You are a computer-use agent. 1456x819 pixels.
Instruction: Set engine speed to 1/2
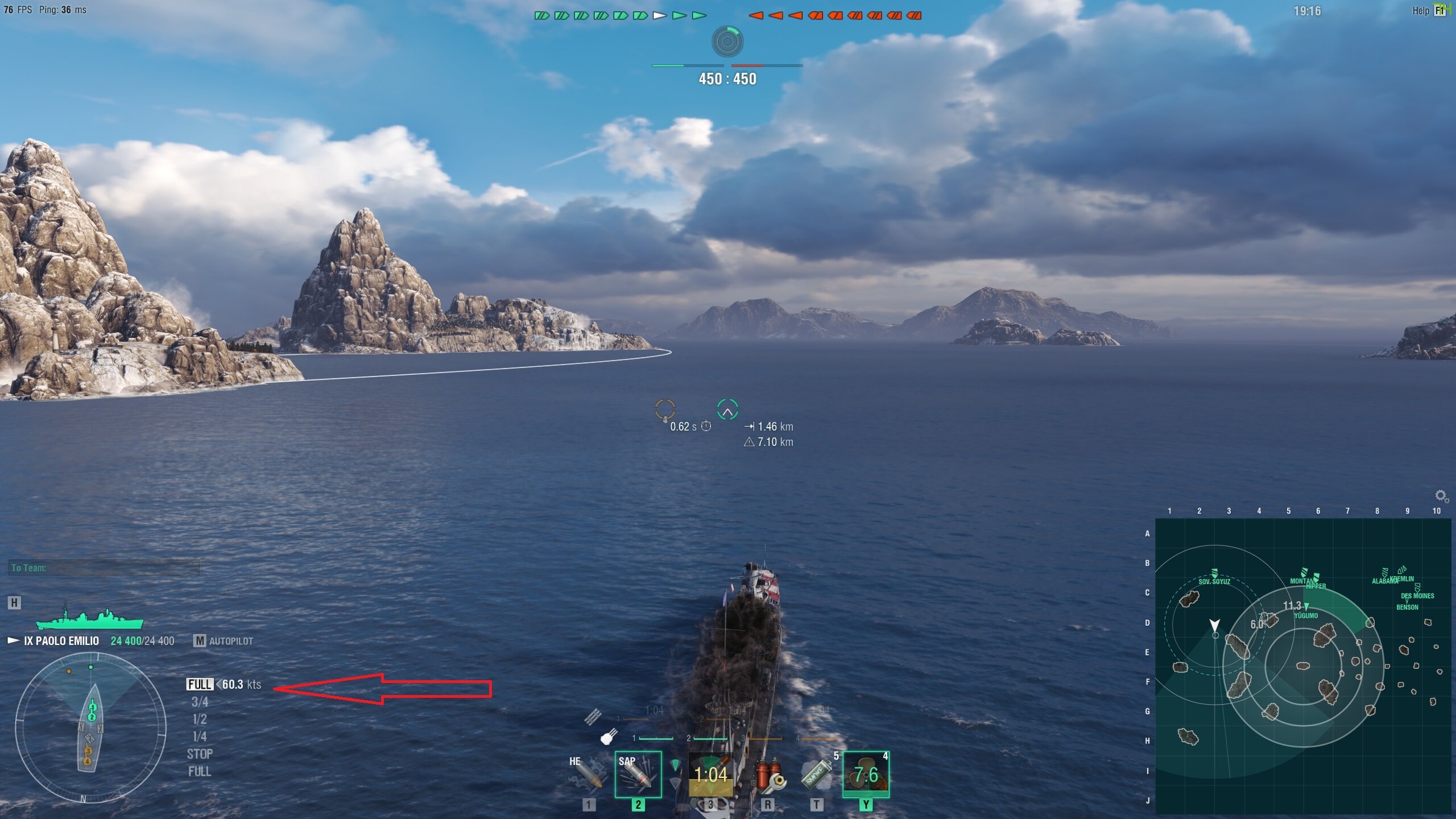(200, 719)
